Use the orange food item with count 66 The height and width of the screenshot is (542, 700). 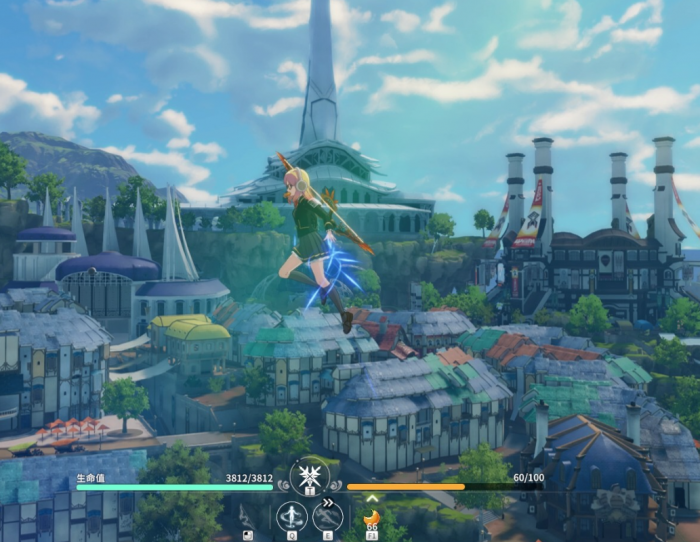click(371, 518)
